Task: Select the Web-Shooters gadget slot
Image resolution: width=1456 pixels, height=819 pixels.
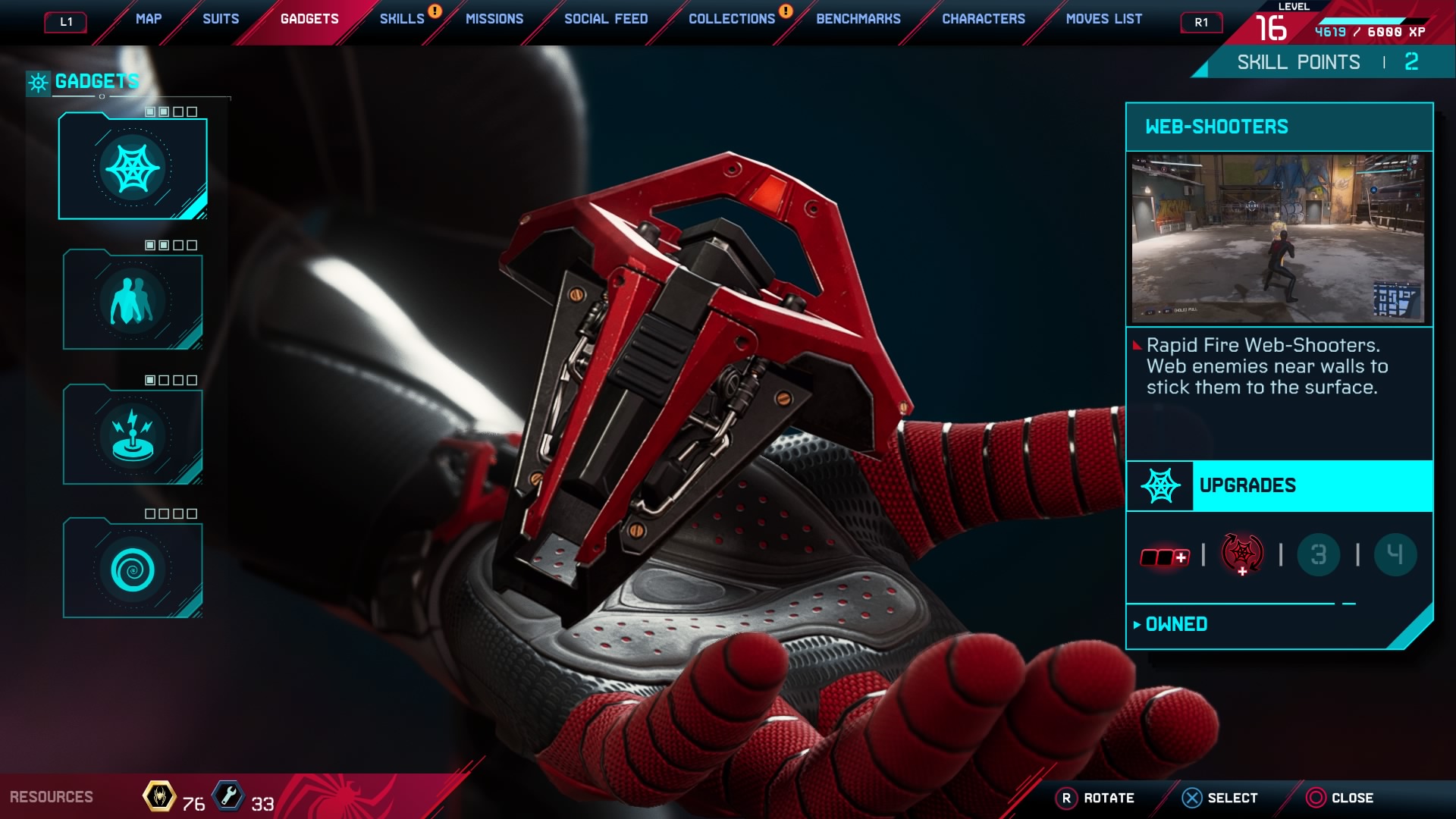Action: pos(133,168)
